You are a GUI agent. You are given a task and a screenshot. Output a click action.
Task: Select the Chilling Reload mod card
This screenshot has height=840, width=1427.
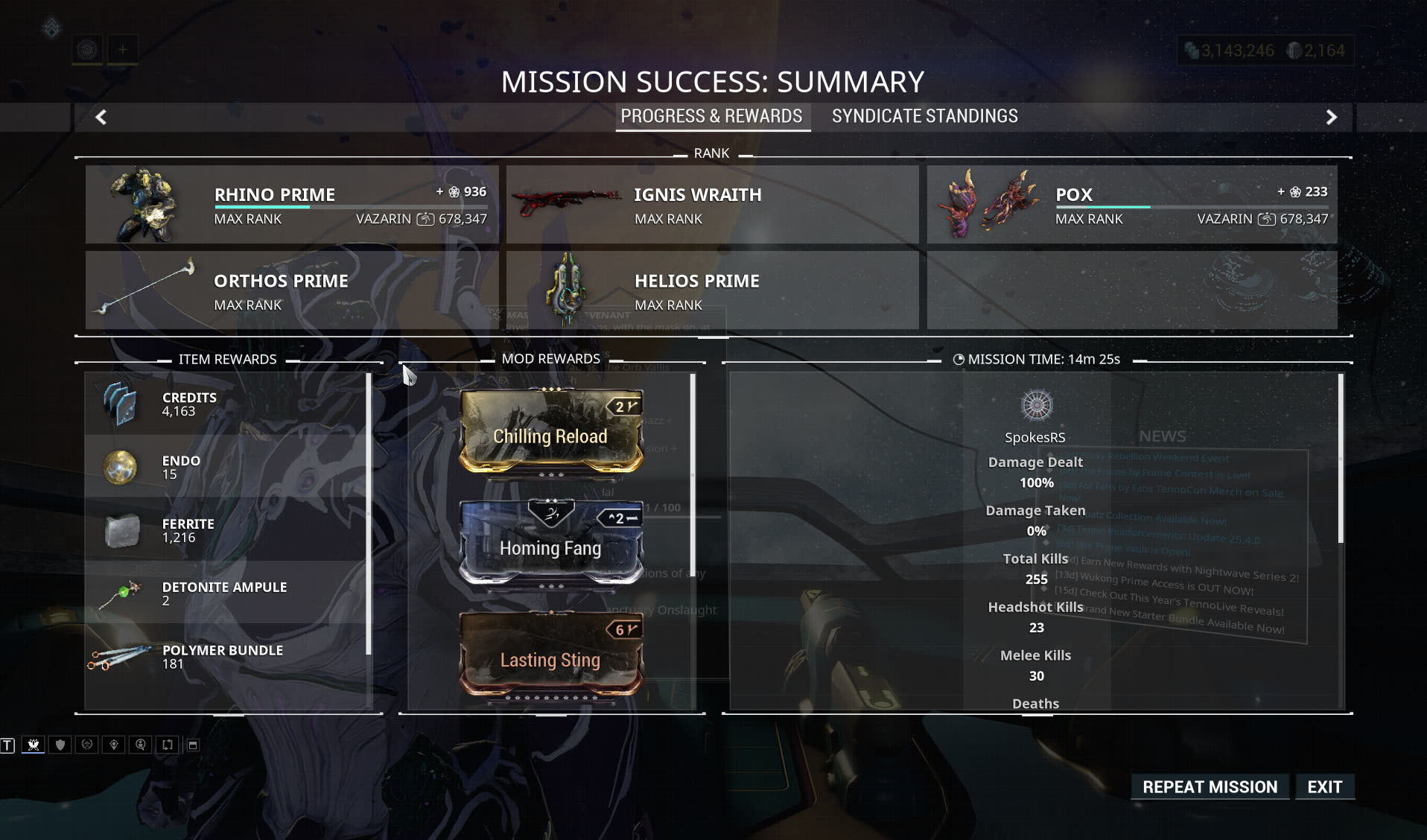(x=550, y=431)
